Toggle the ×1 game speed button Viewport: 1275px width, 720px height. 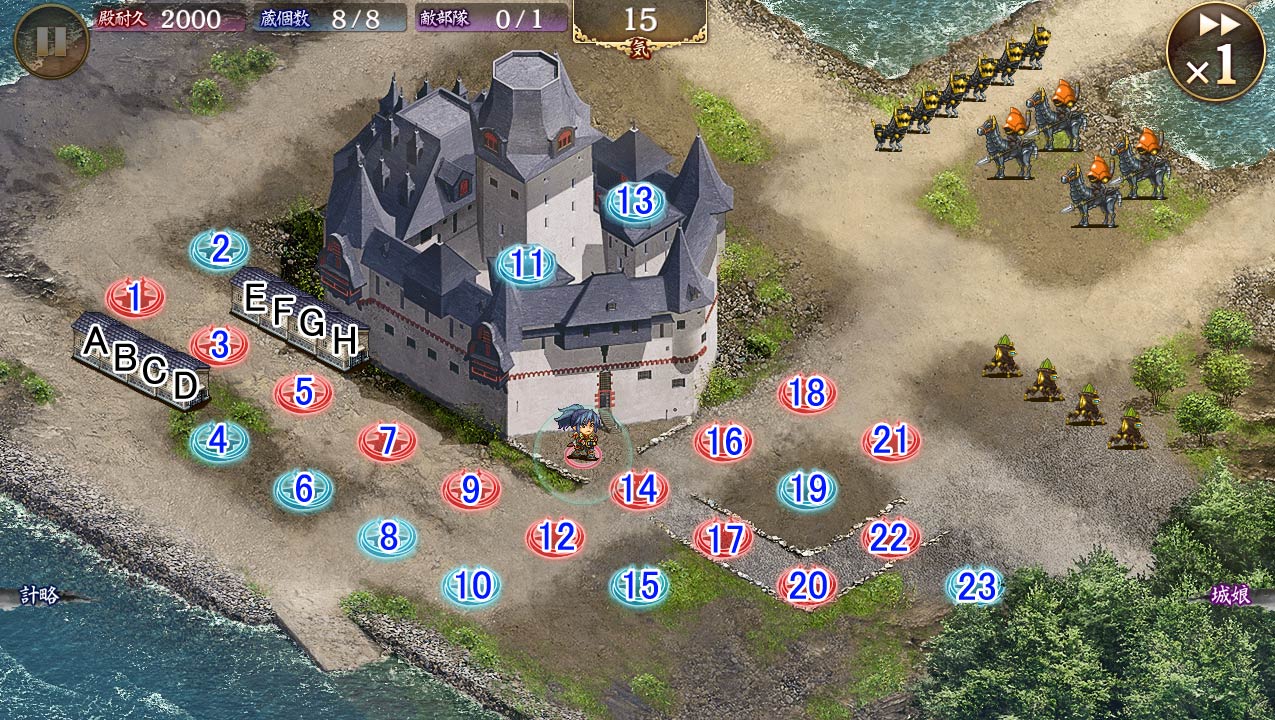point(1213,51)
